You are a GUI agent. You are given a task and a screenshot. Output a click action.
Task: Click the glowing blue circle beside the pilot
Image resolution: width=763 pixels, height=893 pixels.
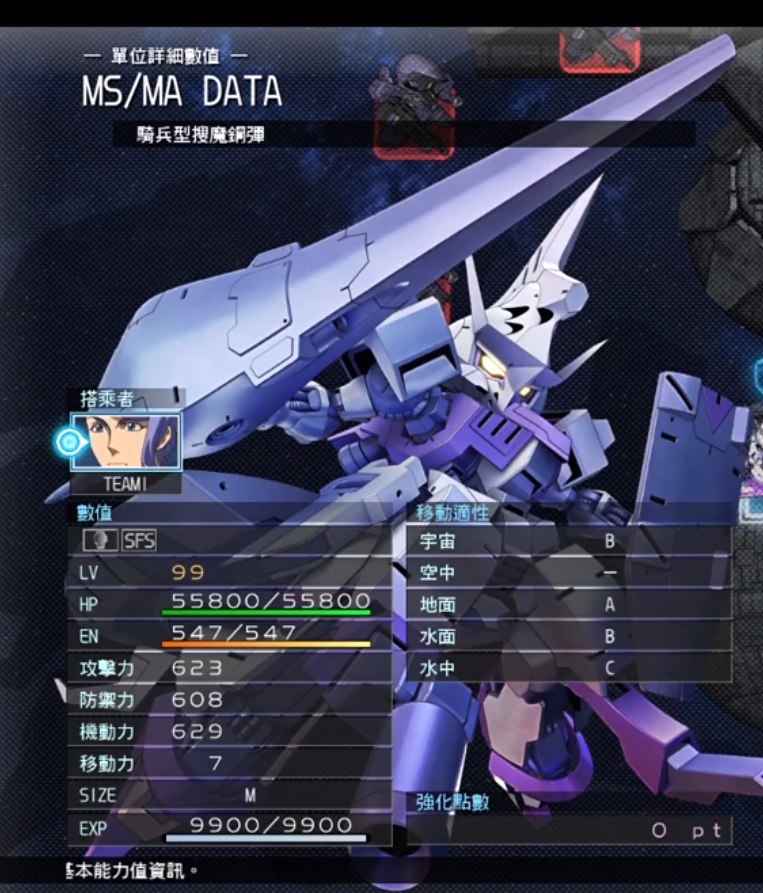point(70,442)
